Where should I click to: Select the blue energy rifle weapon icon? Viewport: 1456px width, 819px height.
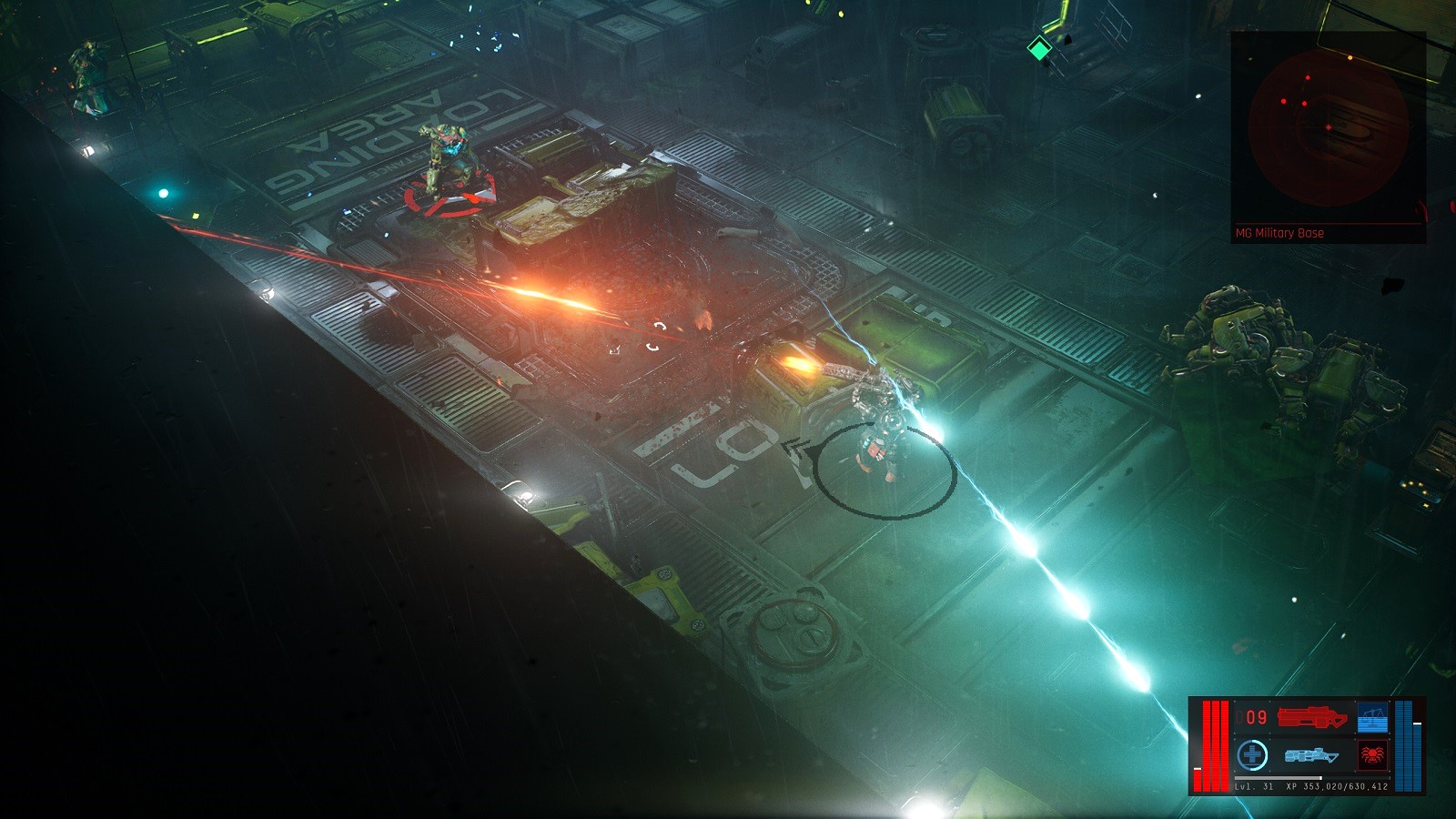(x=1312, y=755)
